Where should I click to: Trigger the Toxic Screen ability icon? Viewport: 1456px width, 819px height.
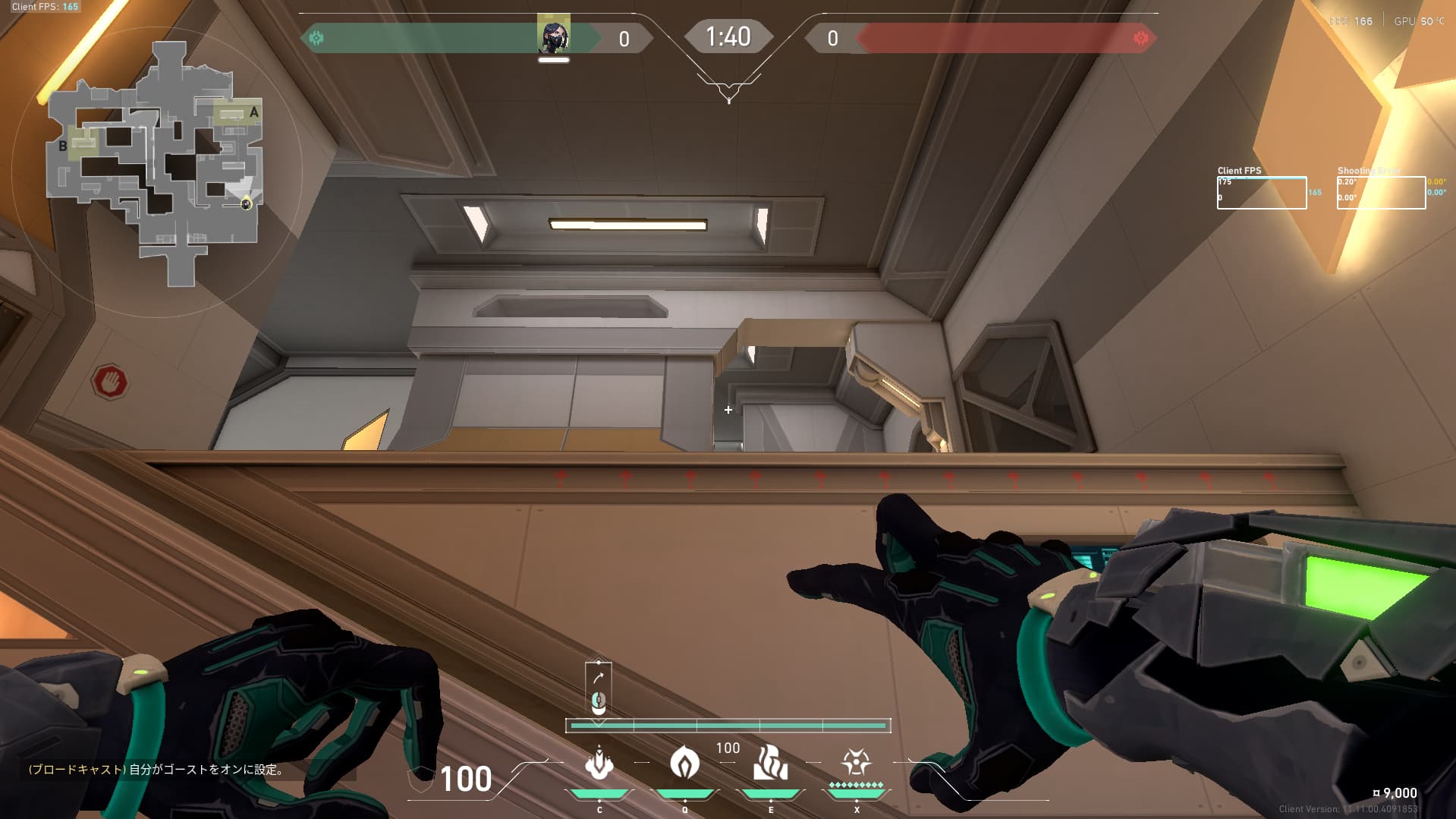tap(770, 763)
